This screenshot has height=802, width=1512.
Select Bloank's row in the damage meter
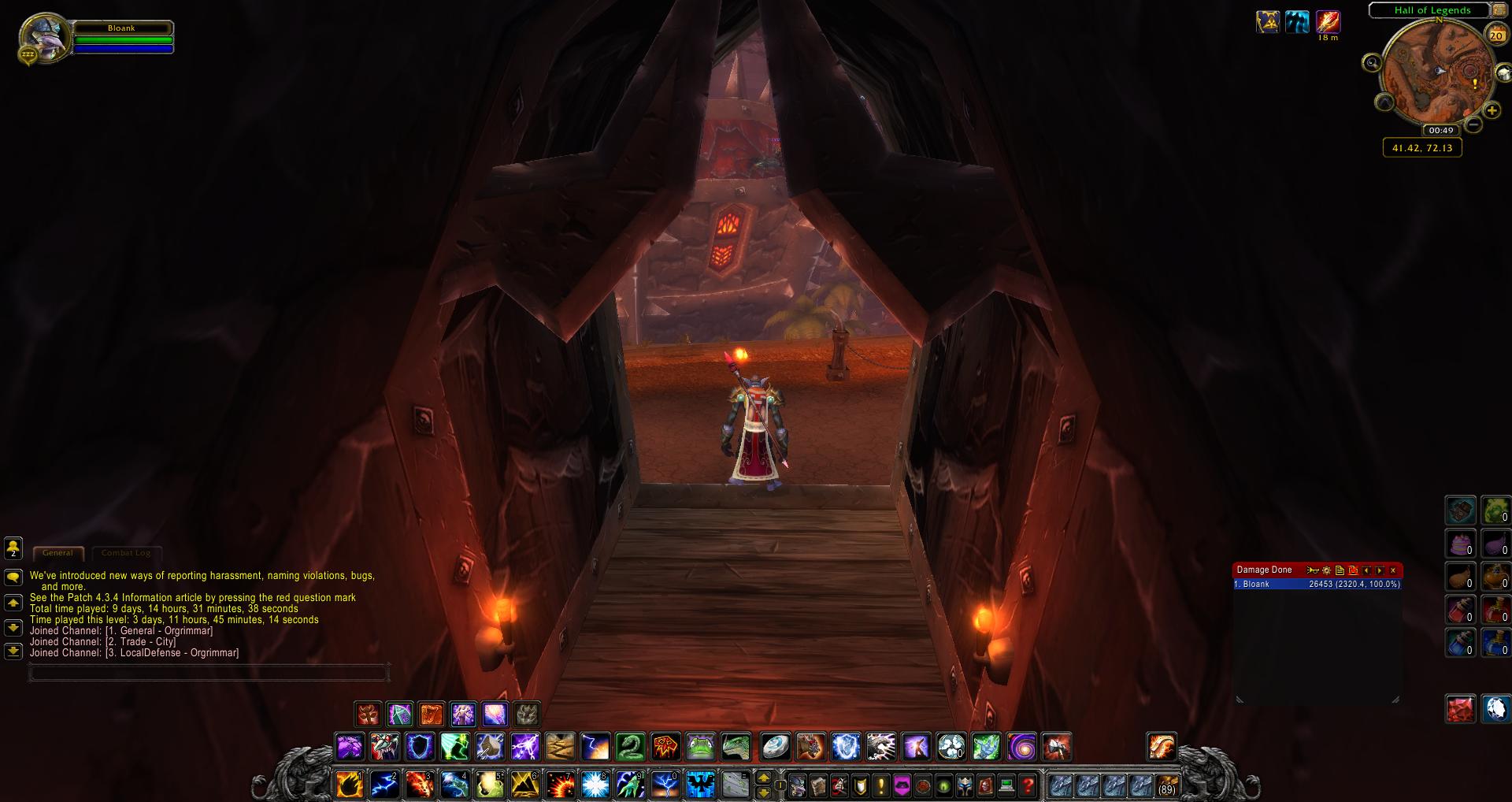tap(1317, 585)
